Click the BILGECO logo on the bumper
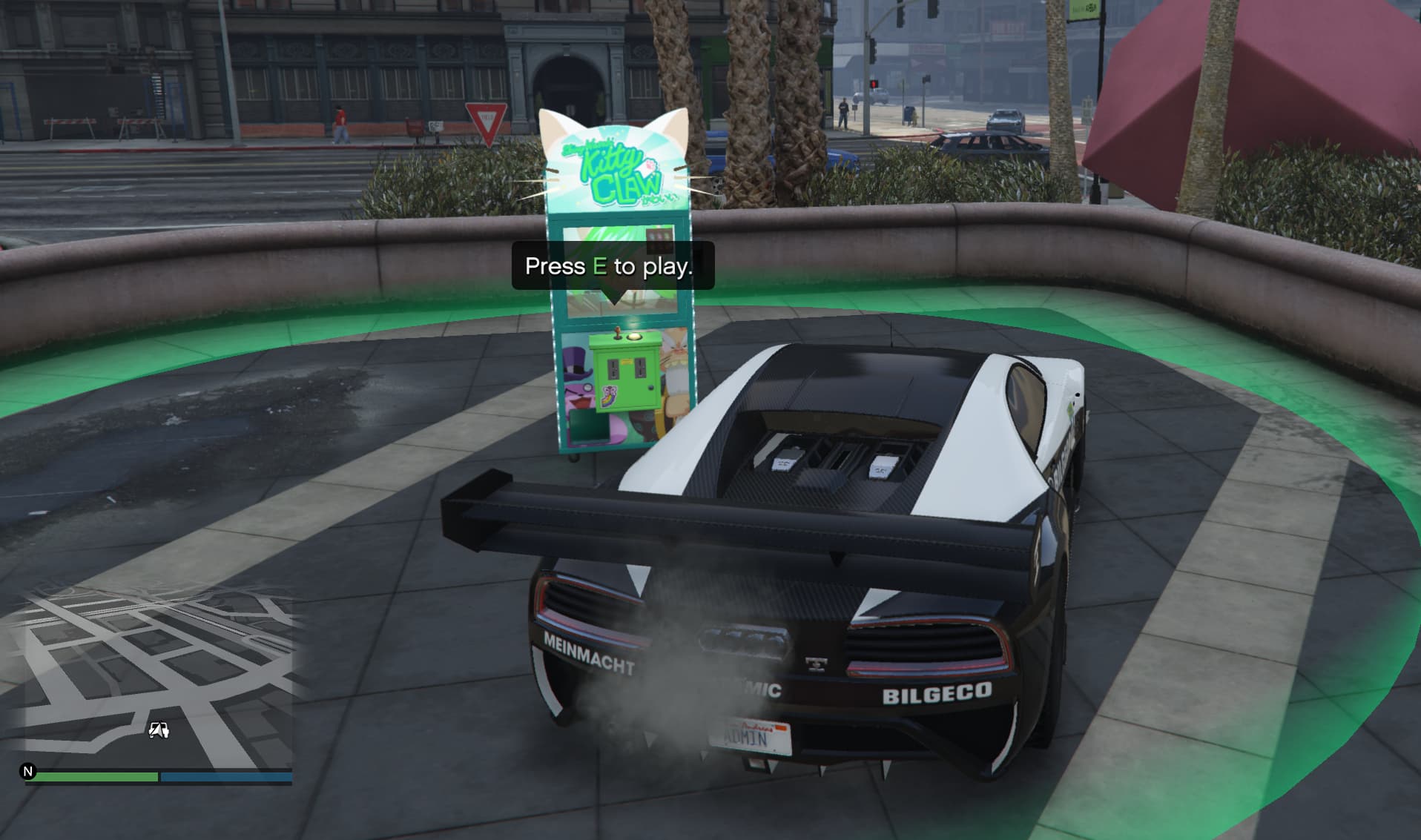Image resolution: width=1421 pixels, height=840 pixels. coord(934,693)
